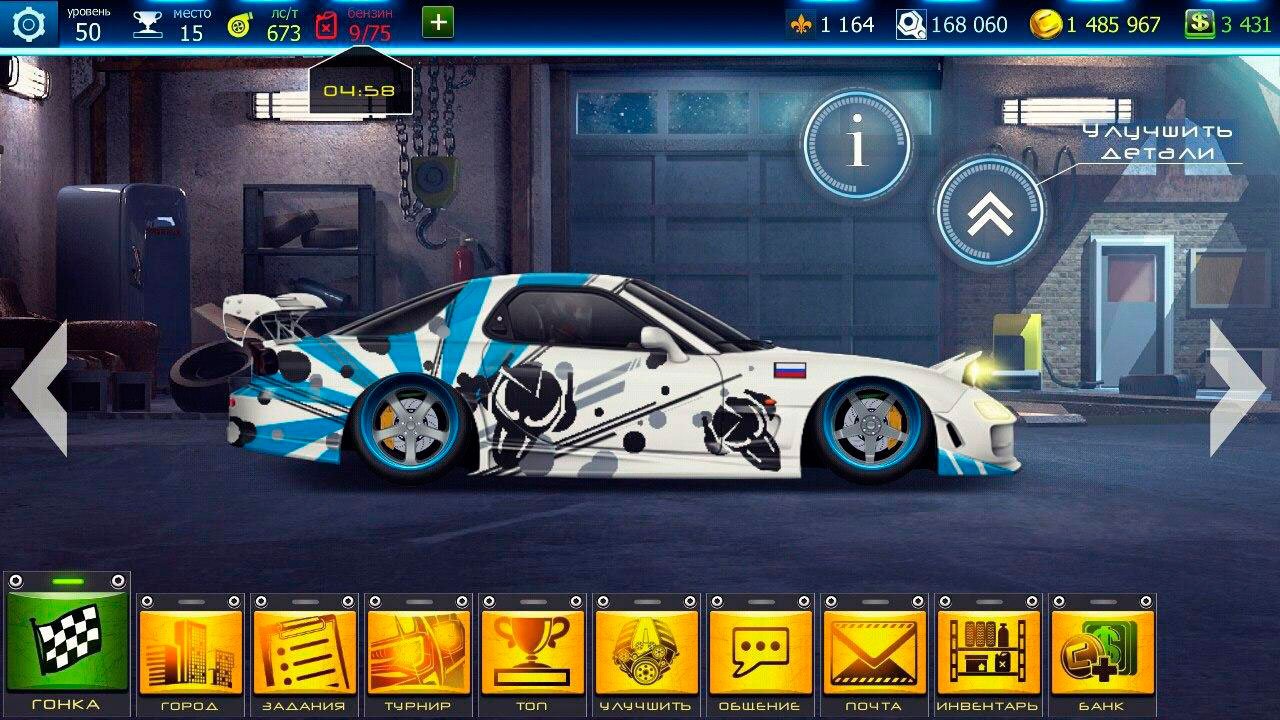Visit the БАНК bank shop
Screen dimensions: 1280x720
tap(1102, 652)
